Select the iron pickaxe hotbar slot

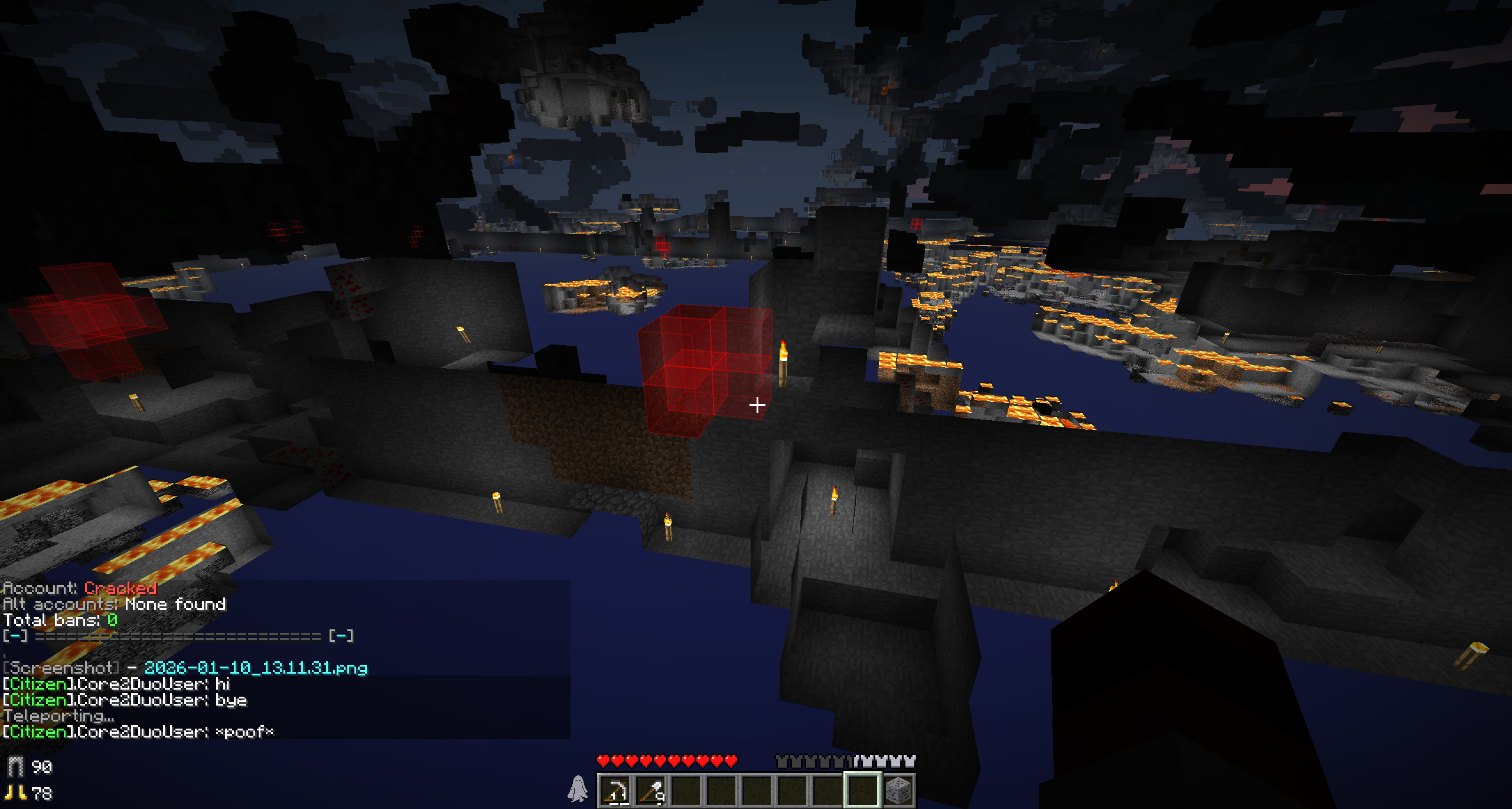coord(615,791)
